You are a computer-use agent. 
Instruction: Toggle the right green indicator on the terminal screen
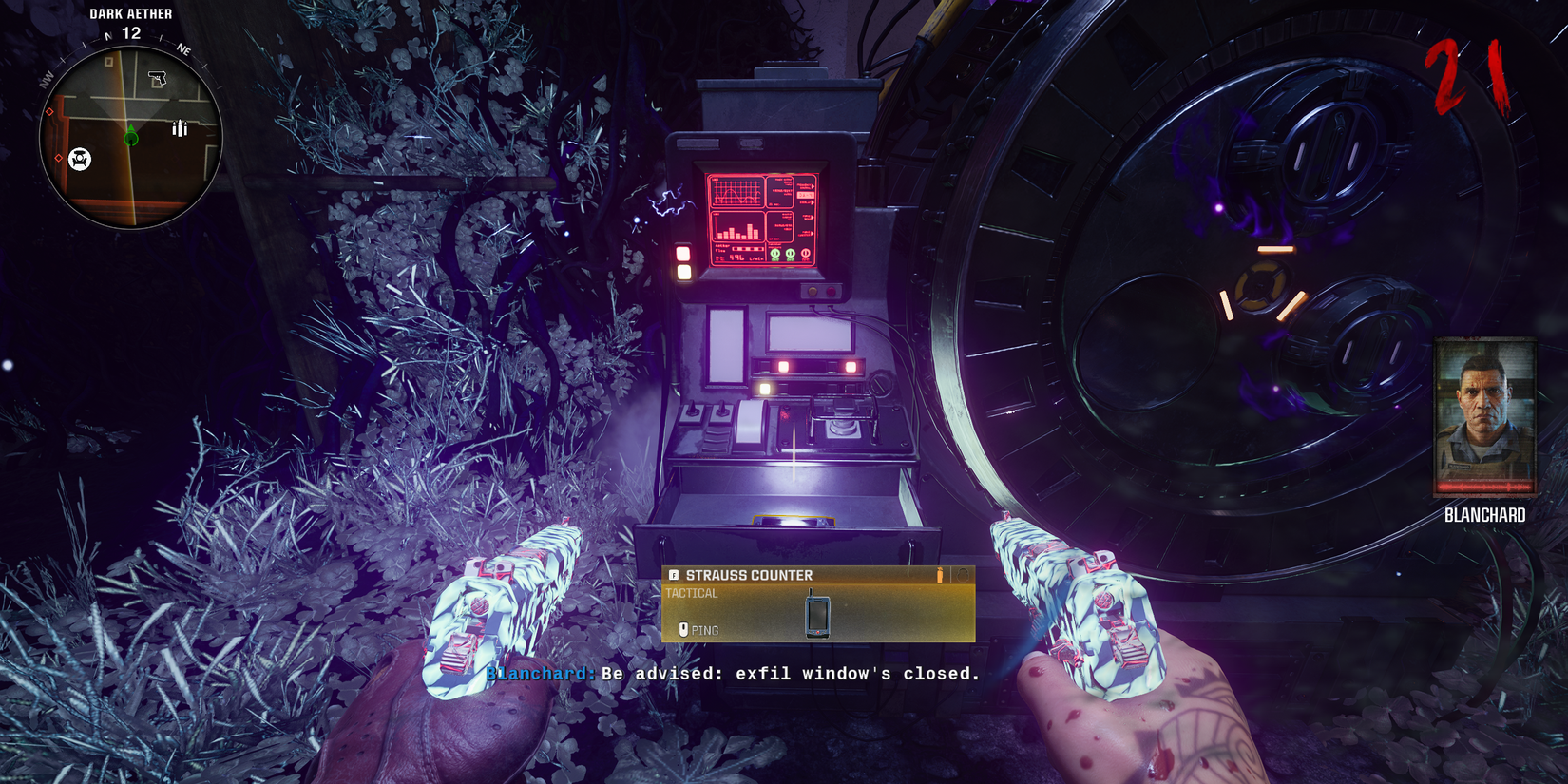point(791,255)
